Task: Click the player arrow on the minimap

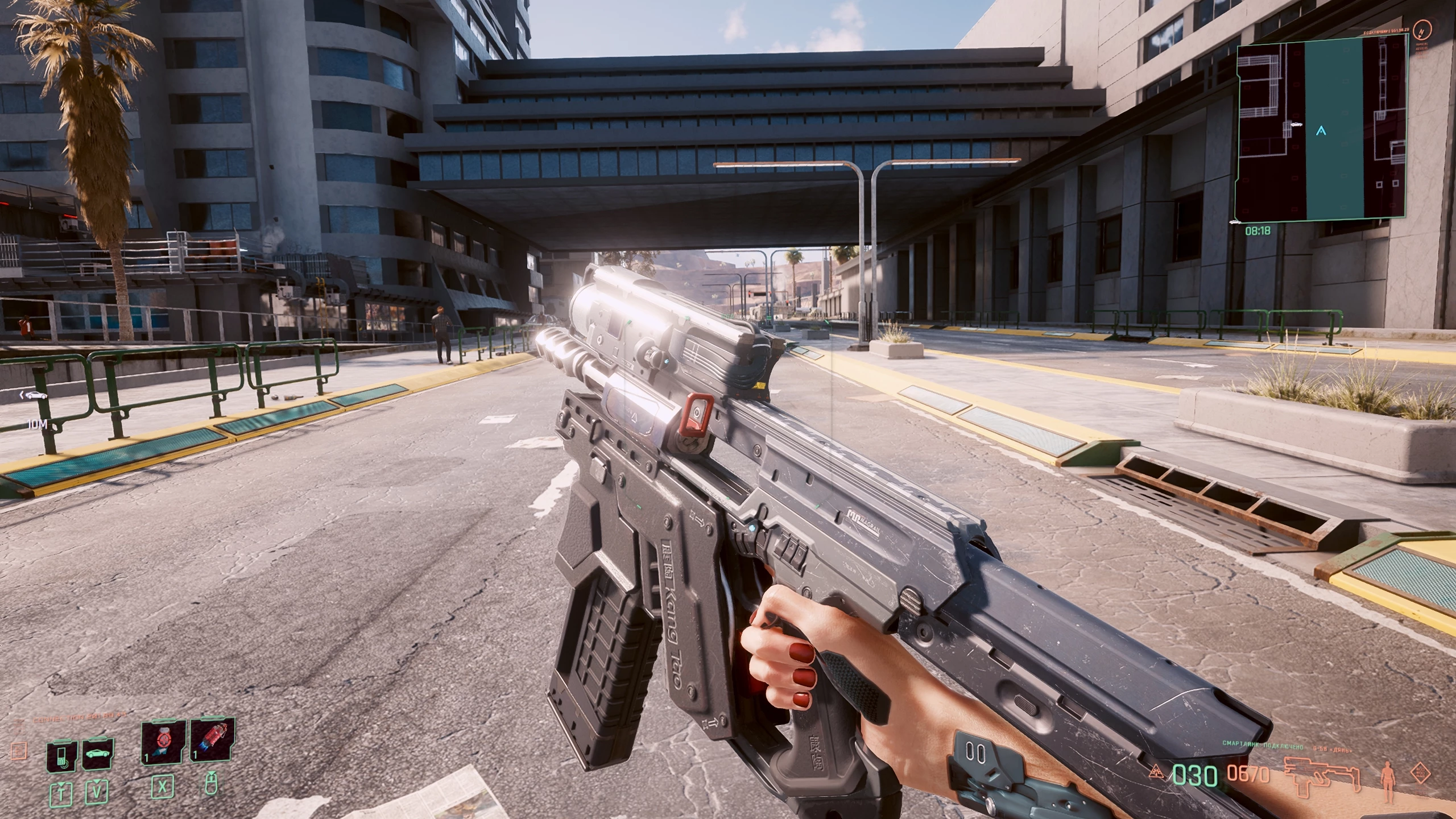Action: [x=1321, y=131]
